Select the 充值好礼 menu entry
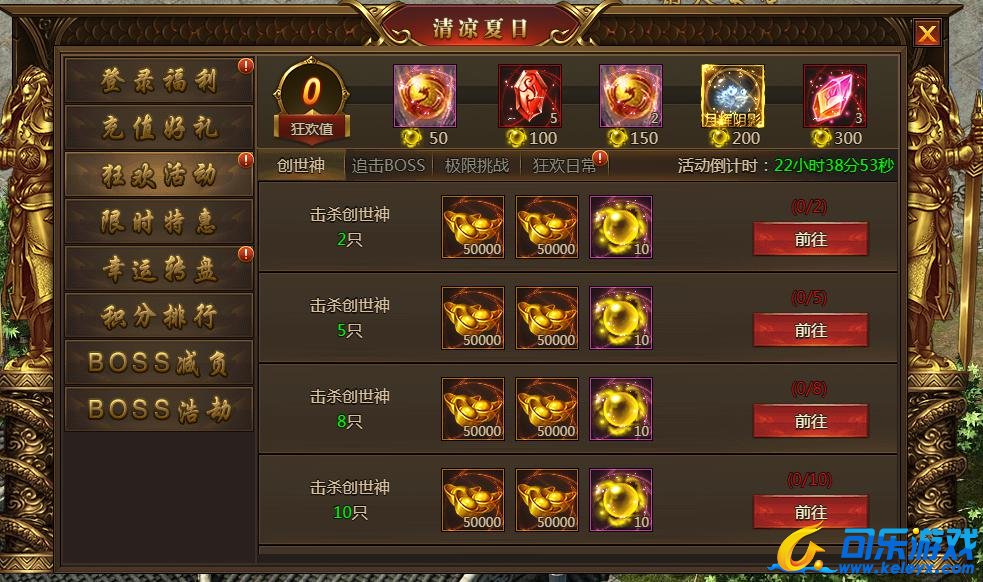 [158, 128]
